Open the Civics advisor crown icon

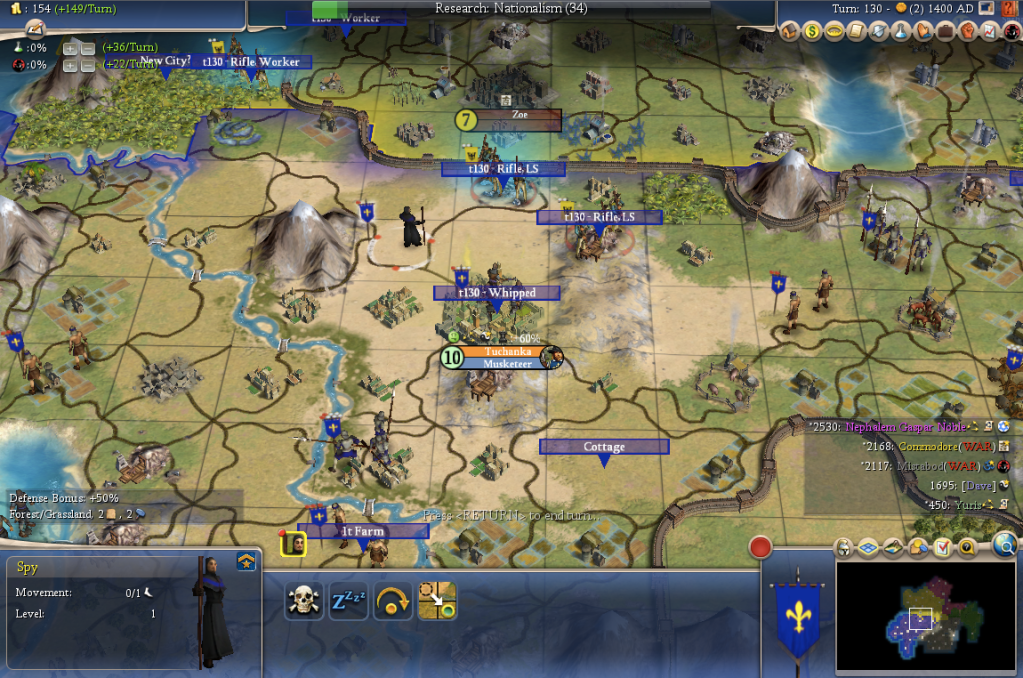pos(834,32)
